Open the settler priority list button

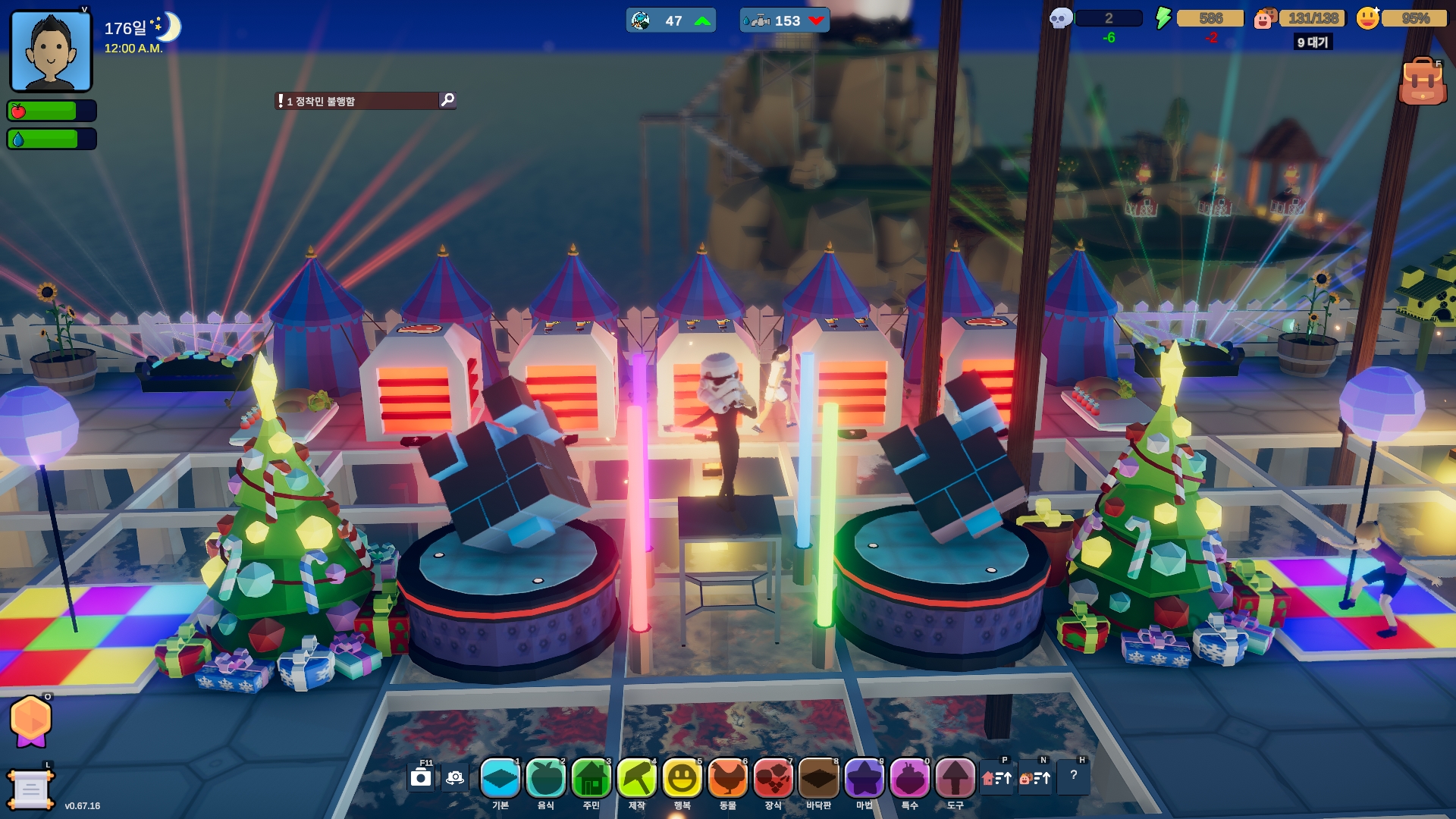(1035, 778)
